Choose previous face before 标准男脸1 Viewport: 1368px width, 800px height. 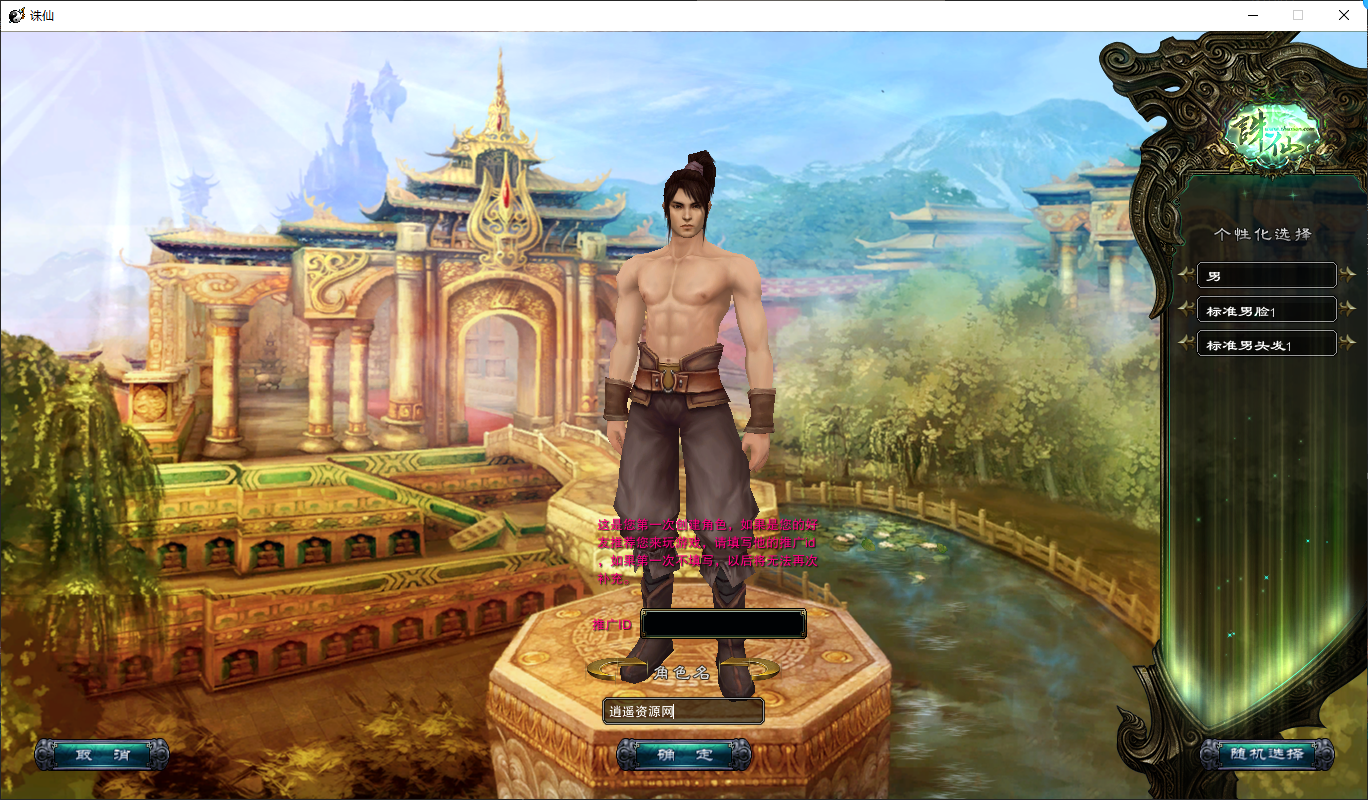[1186, 310]
